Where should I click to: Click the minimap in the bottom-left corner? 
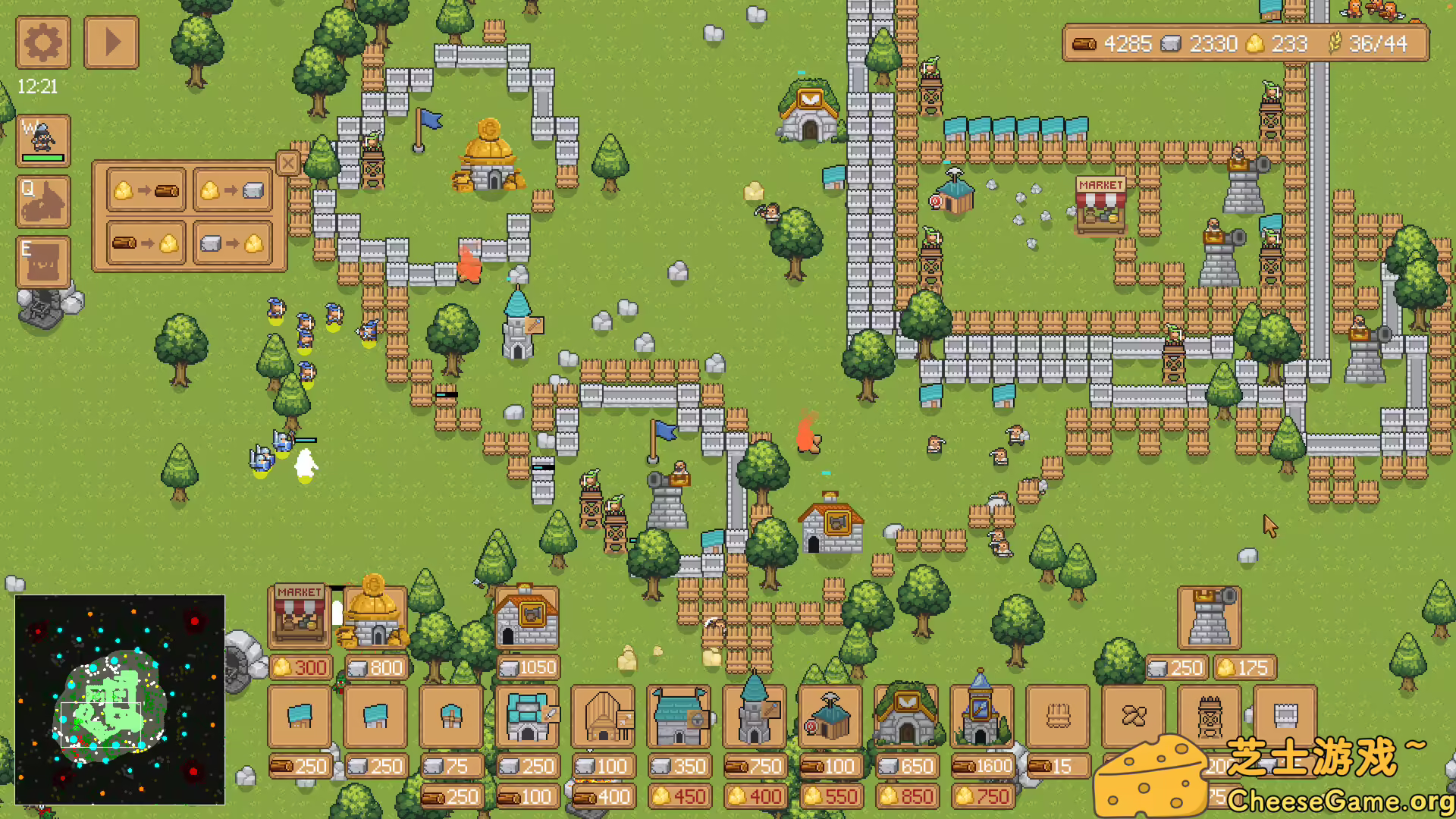pyautogui.click(x=120, y=698)
